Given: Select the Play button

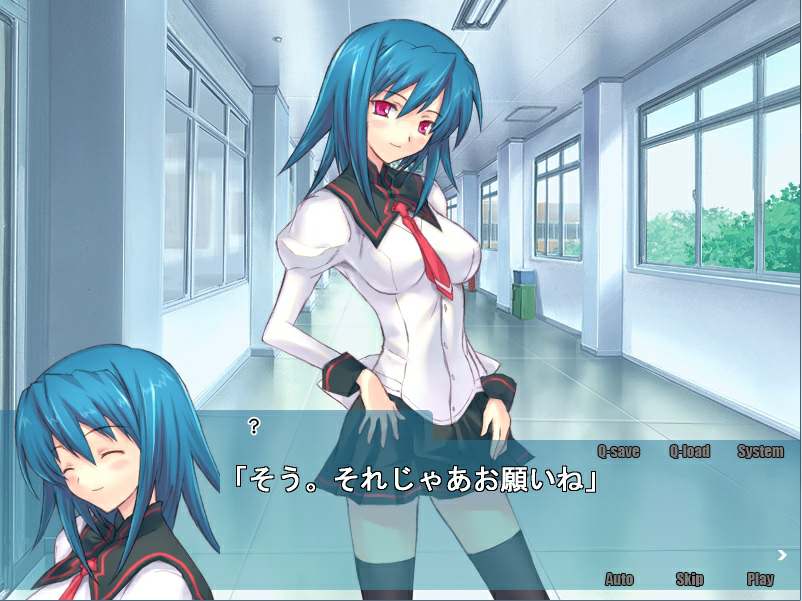Looking at the screenshot, I should click(x=760, y=579).
